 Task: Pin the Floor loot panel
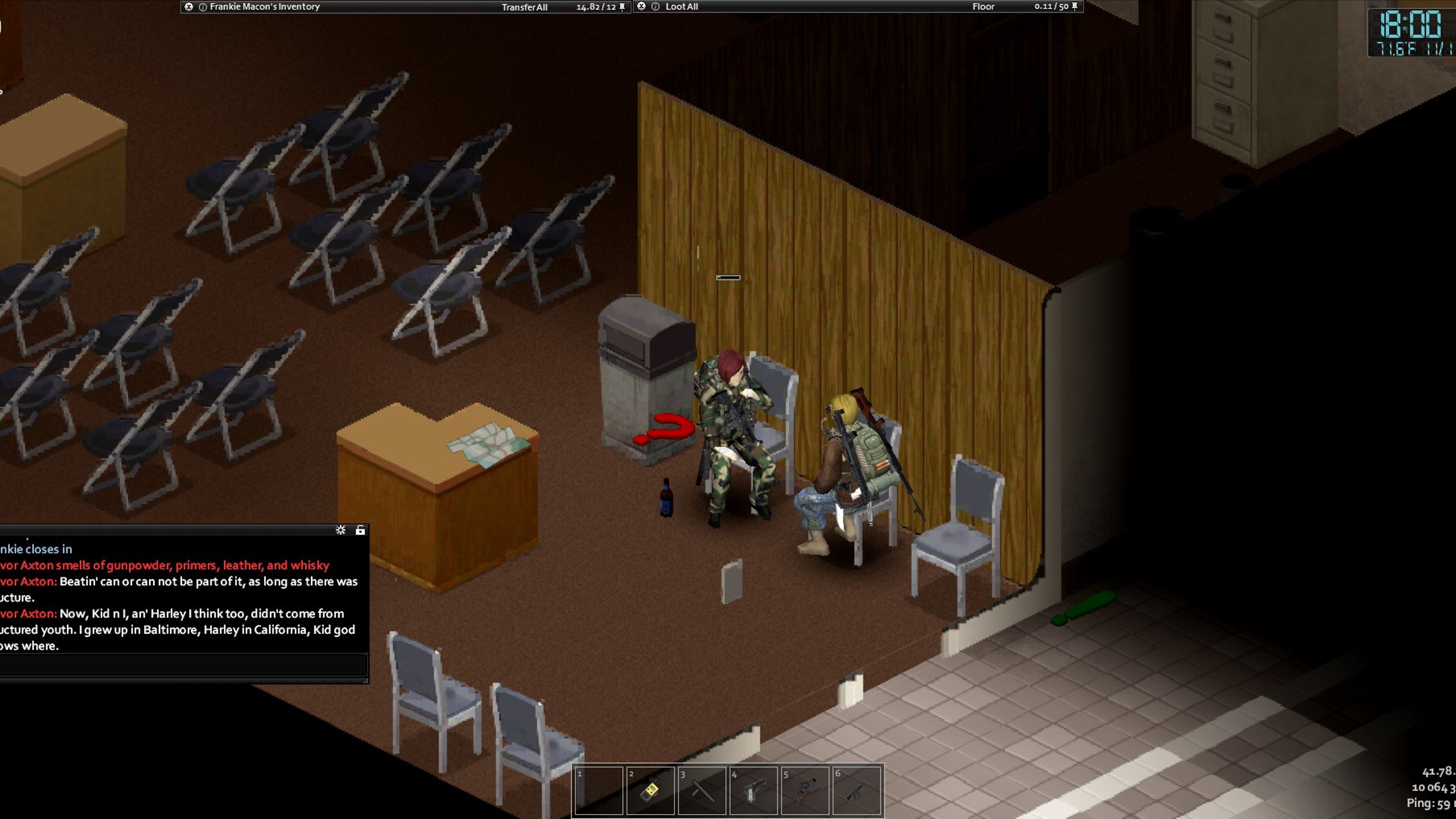[1074, 7]
